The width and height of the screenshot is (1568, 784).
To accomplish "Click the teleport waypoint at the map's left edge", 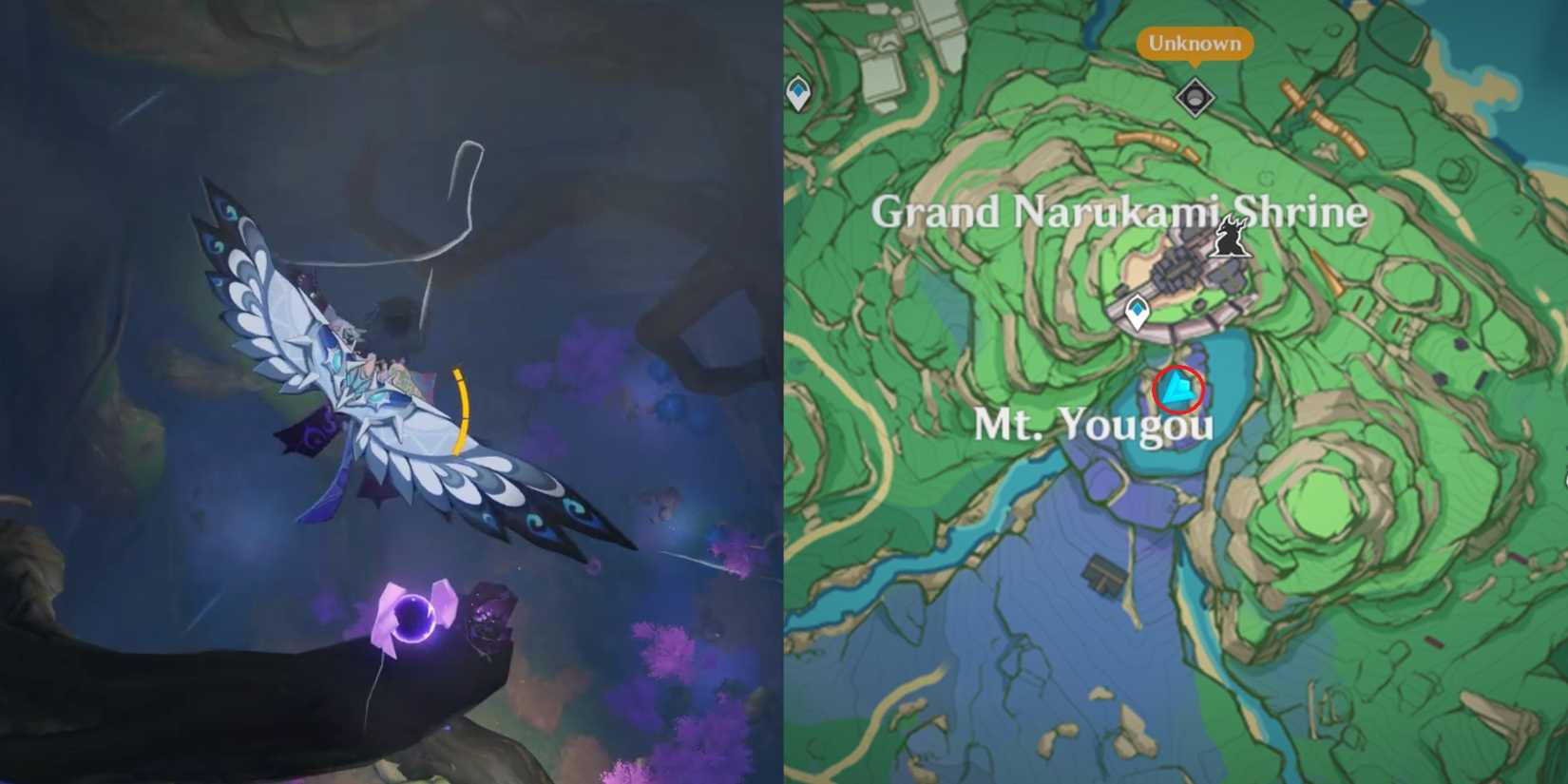I will pyautogui.click(x=796, y=93).
